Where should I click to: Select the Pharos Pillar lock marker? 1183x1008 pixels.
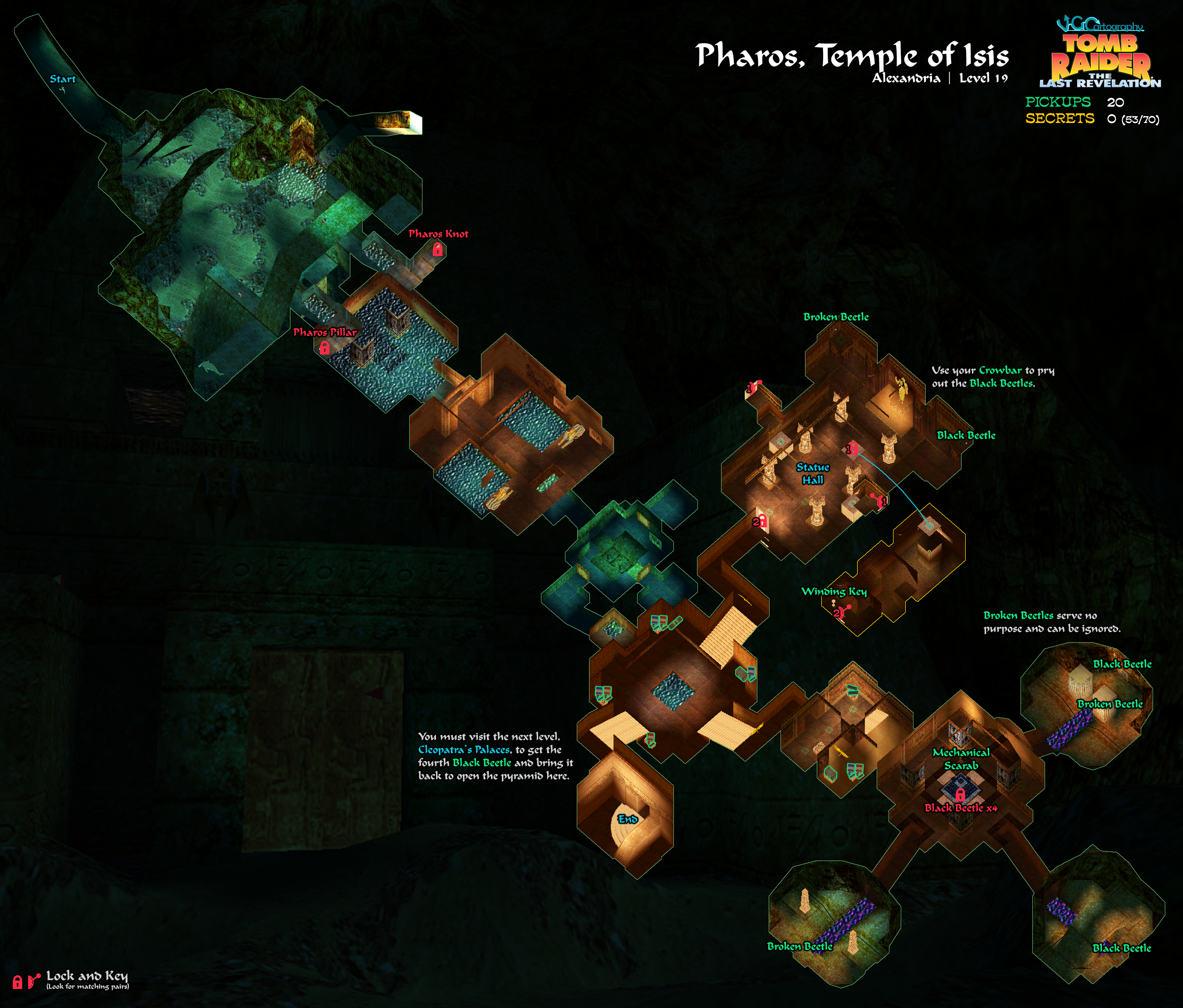point(324,347)
